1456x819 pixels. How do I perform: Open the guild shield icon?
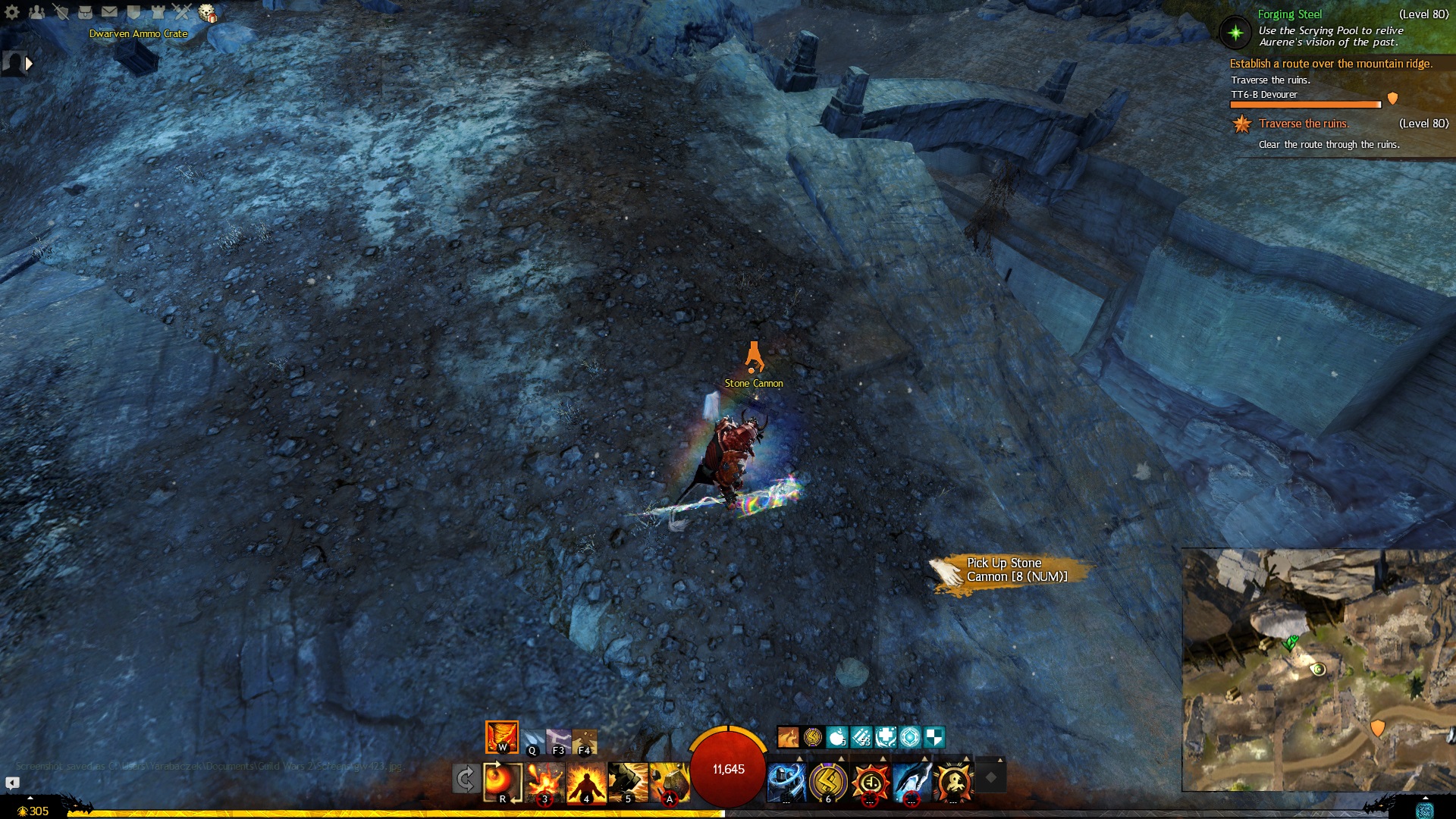click(133, 11)
